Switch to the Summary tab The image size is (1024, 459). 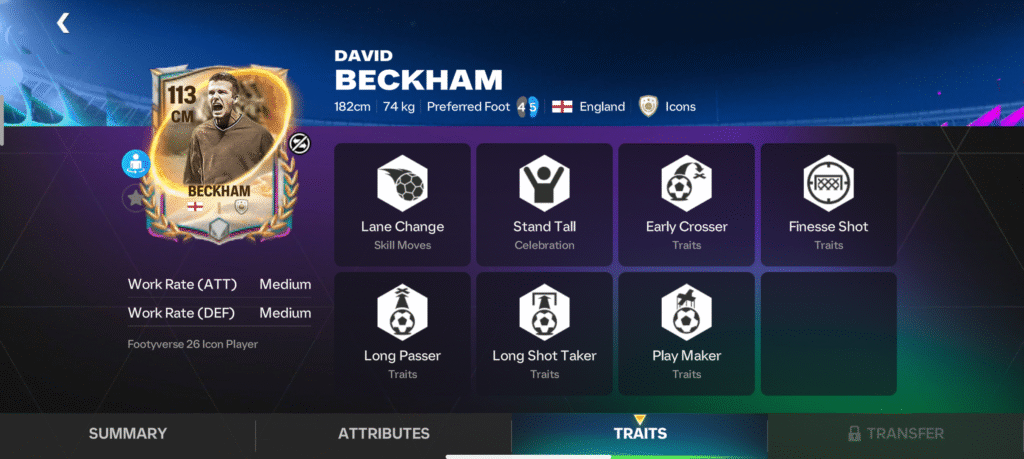(128, 434)
